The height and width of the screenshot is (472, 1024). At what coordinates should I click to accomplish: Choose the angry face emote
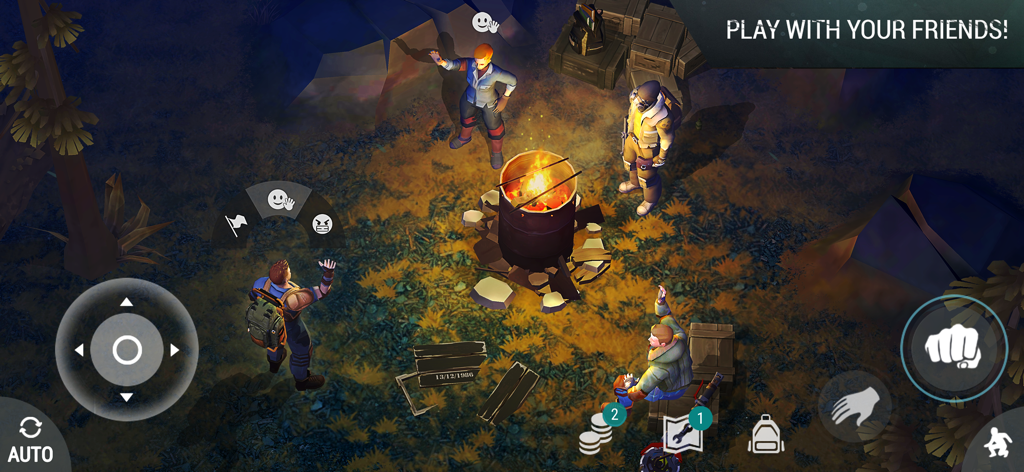click(x=322, y=223)
